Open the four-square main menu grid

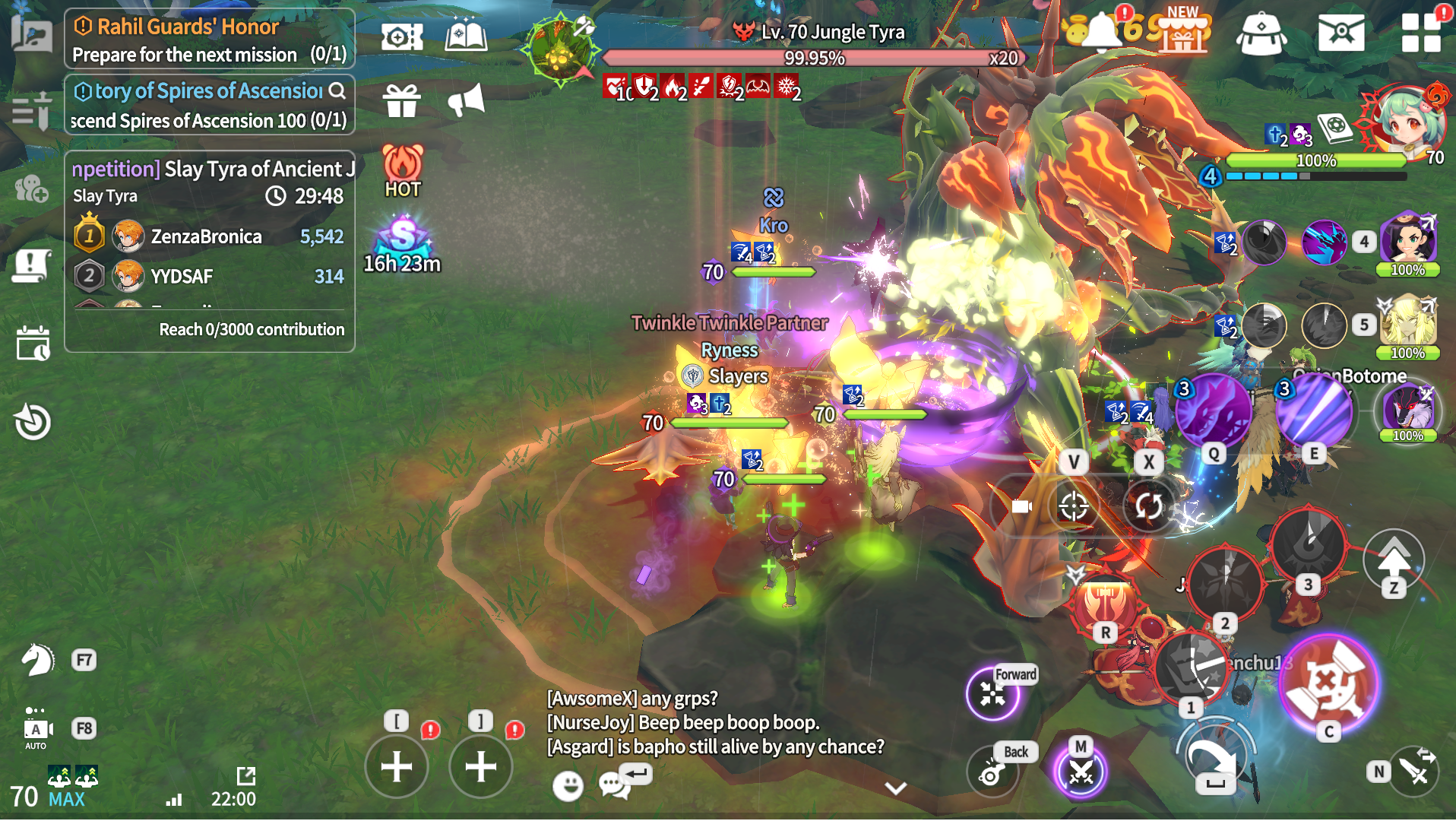tap(1420, 33)
